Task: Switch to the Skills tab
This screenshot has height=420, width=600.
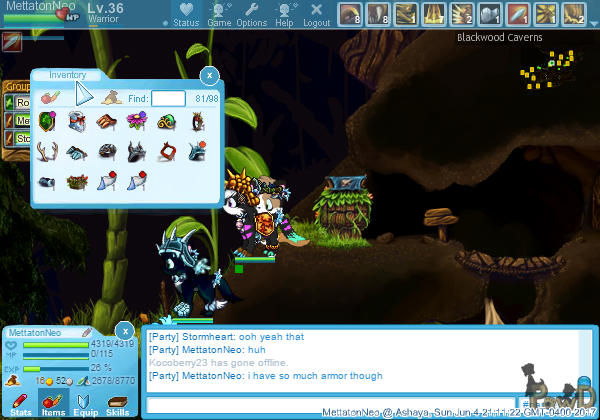Action: coord(117,402)
